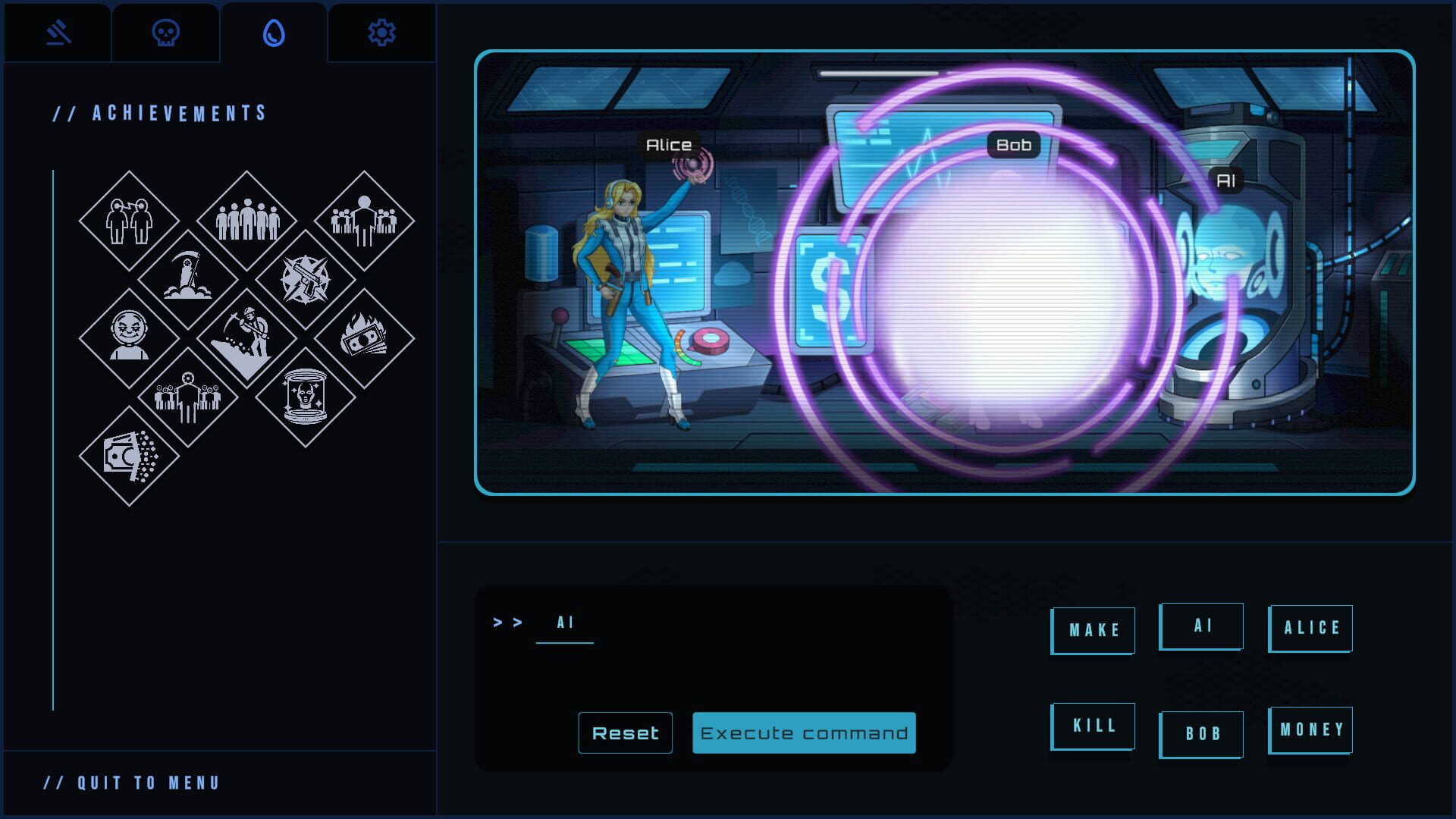Select the BOB command word
The image size is (1456, 819).
[1202, 733]
